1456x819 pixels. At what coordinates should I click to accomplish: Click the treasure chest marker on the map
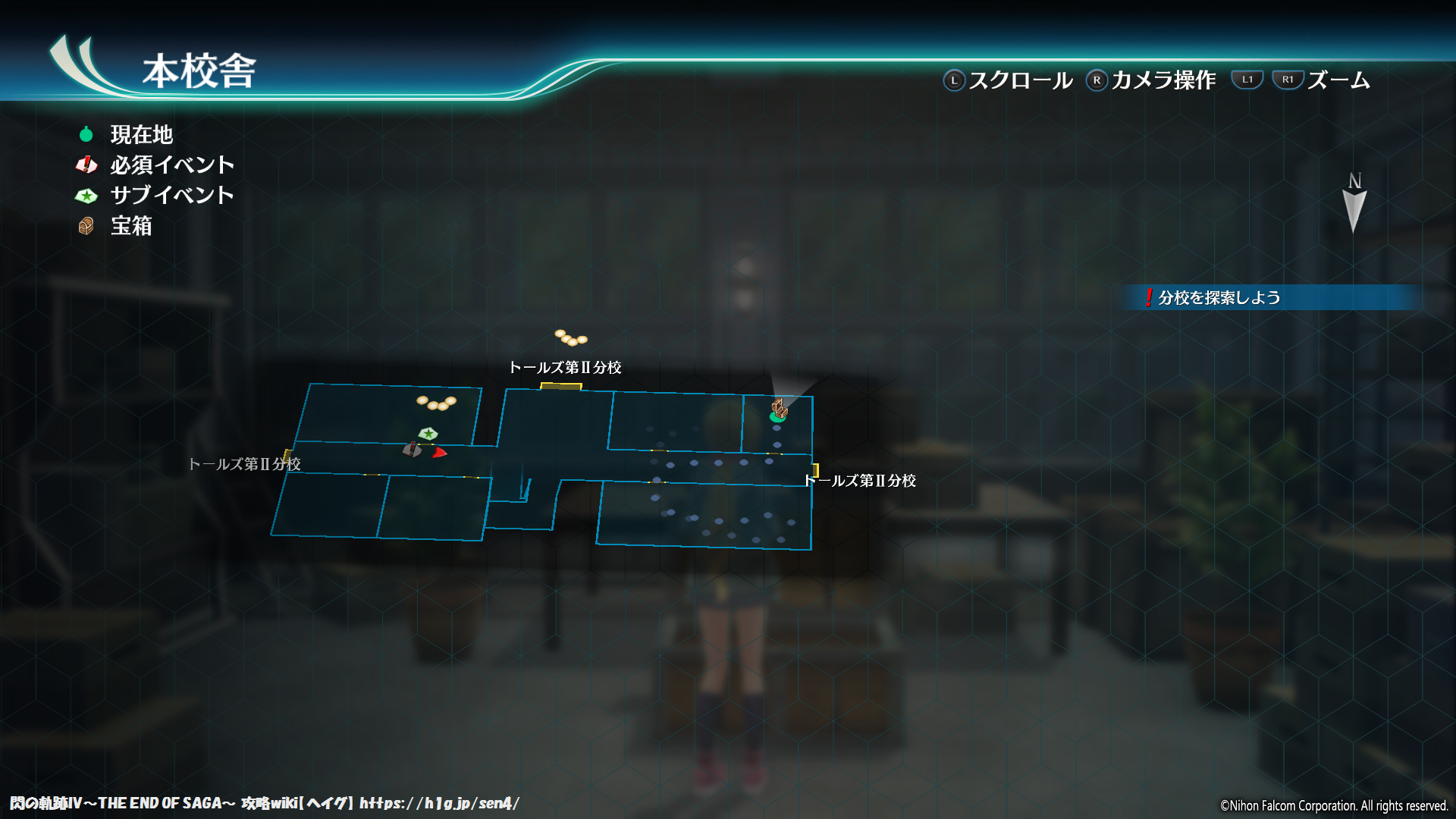coord(780,407)
